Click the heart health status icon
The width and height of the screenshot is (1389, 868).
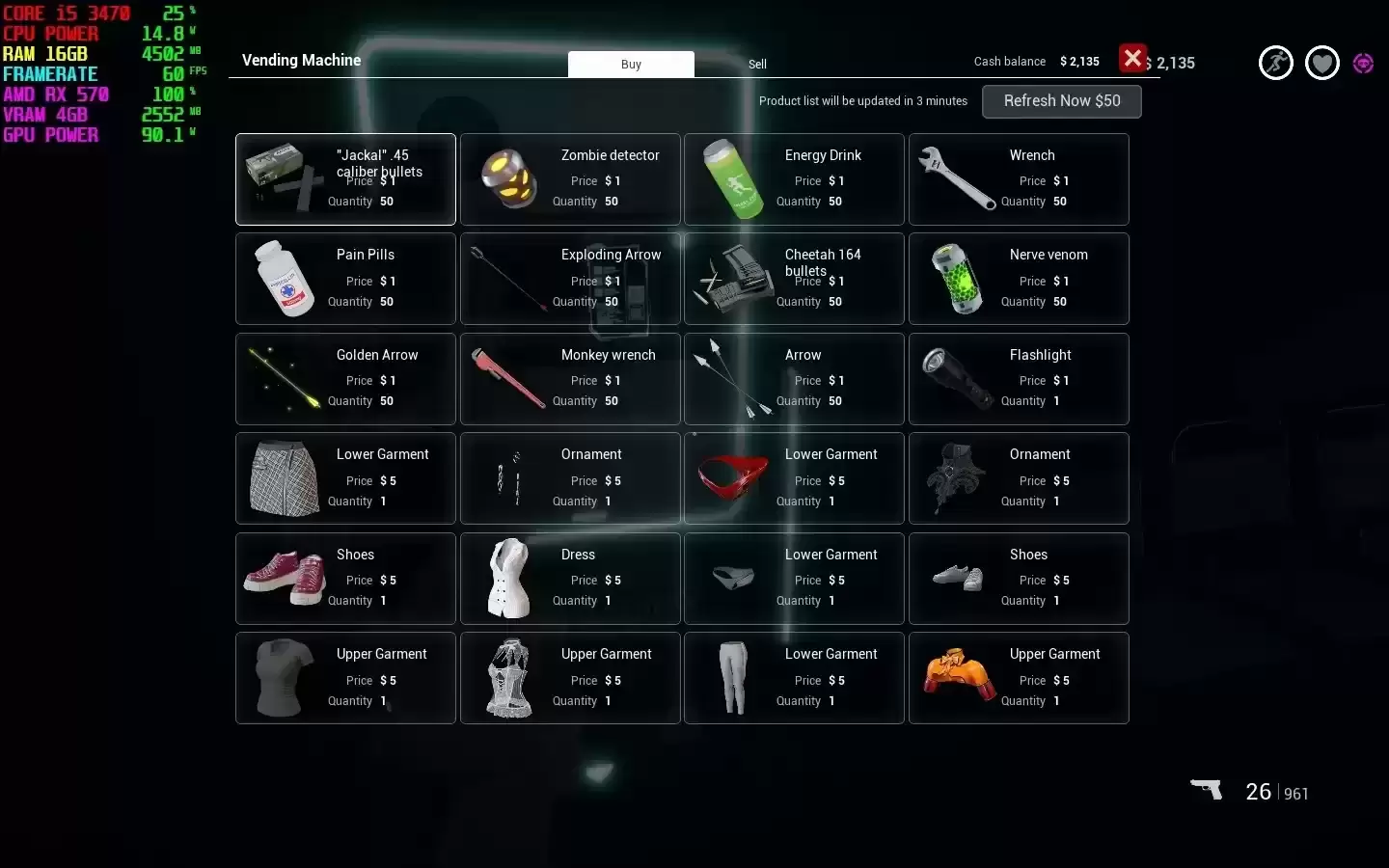pos(1321,64)
